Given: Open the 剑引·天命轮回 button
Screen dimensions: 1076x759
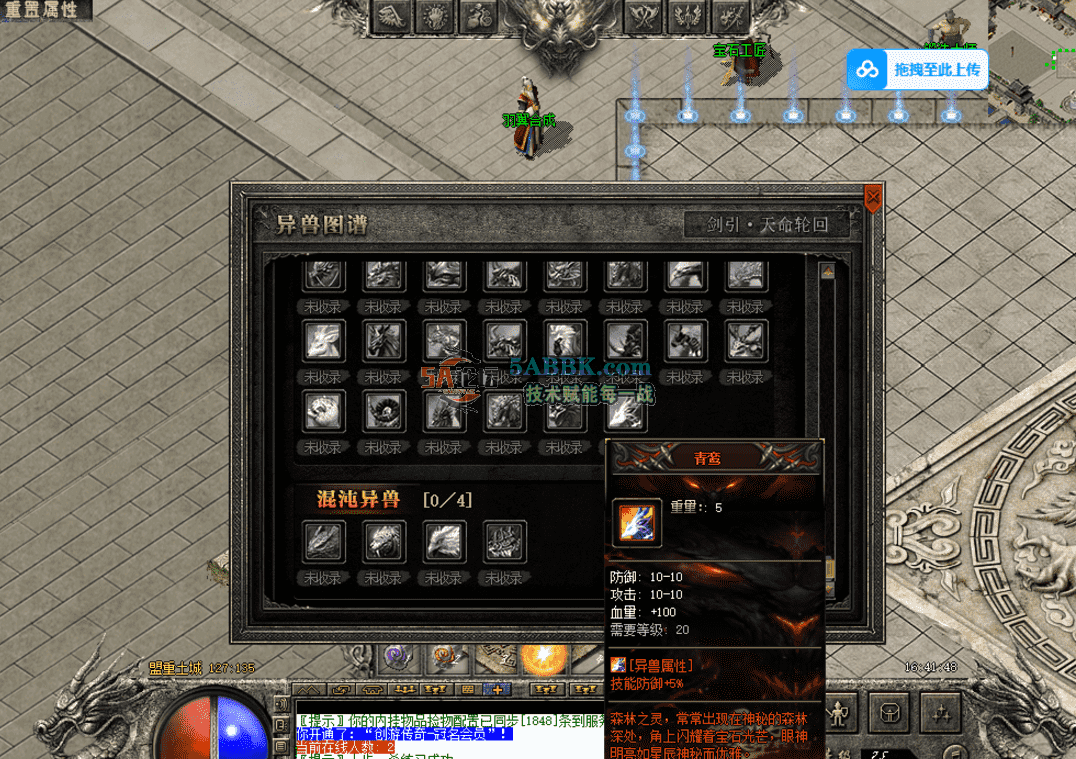Looking at the screenshot, I should click(x=768, y=225).
